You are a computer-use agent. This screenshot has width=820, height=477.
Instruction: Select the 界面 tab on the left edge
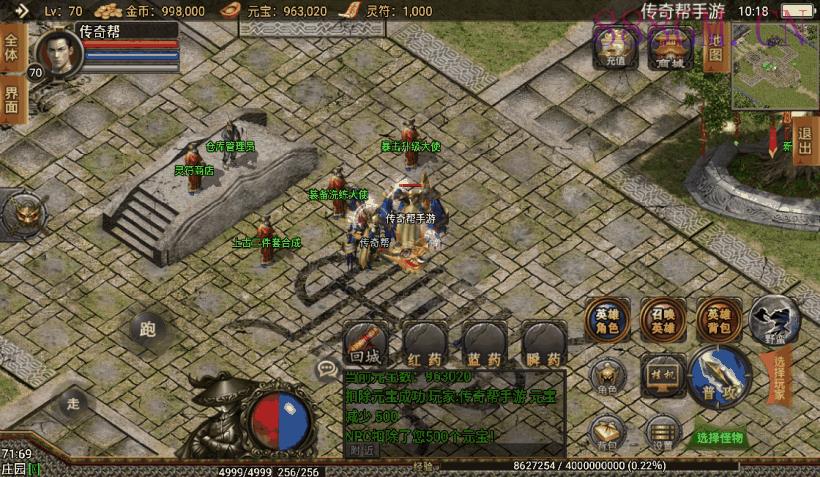tap(11, 98)
